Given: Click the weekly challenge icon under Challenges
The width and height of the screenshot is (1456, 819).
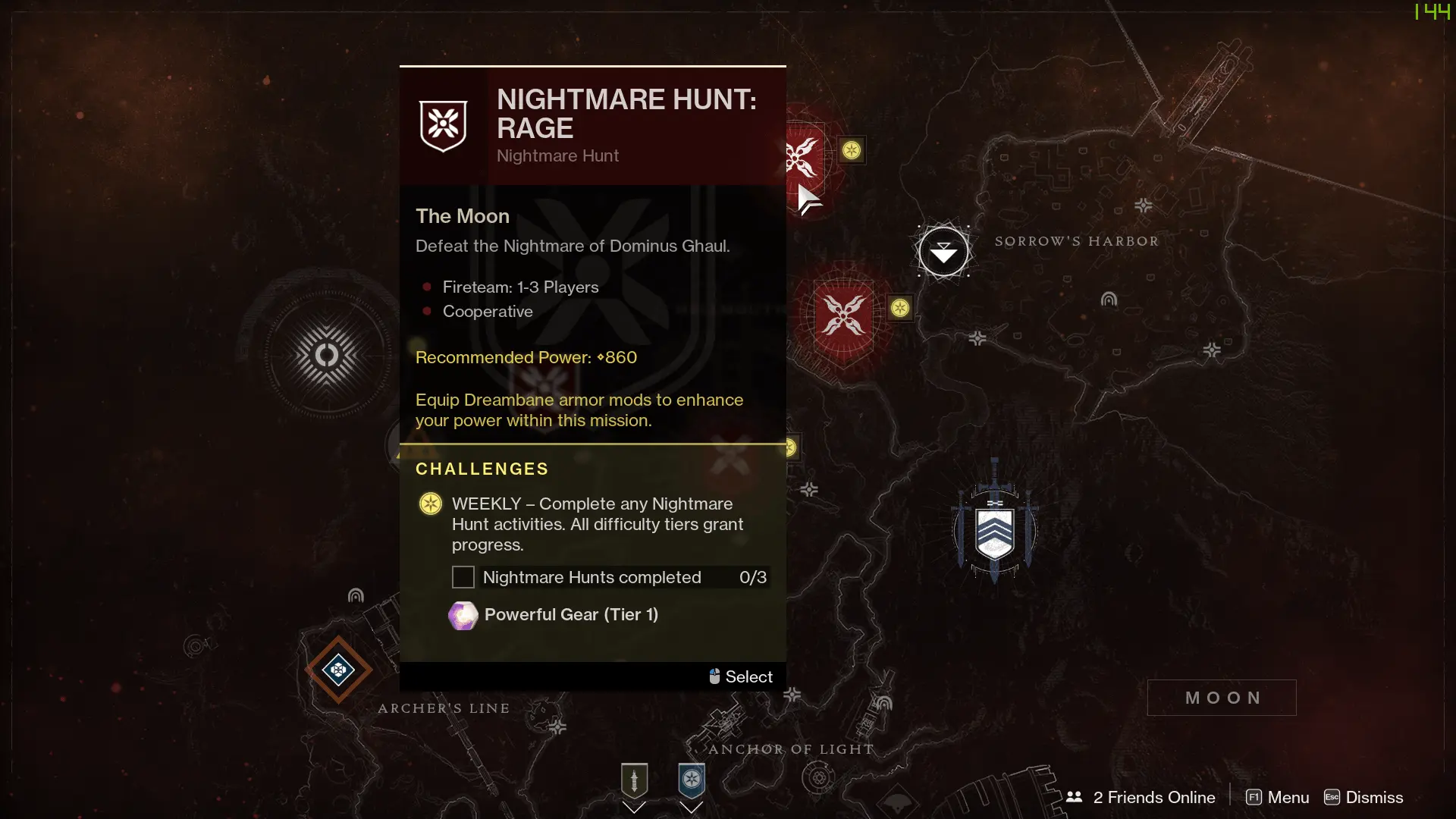Looking at the screenshot, I should pyautogui.click(x=429, y=503).
